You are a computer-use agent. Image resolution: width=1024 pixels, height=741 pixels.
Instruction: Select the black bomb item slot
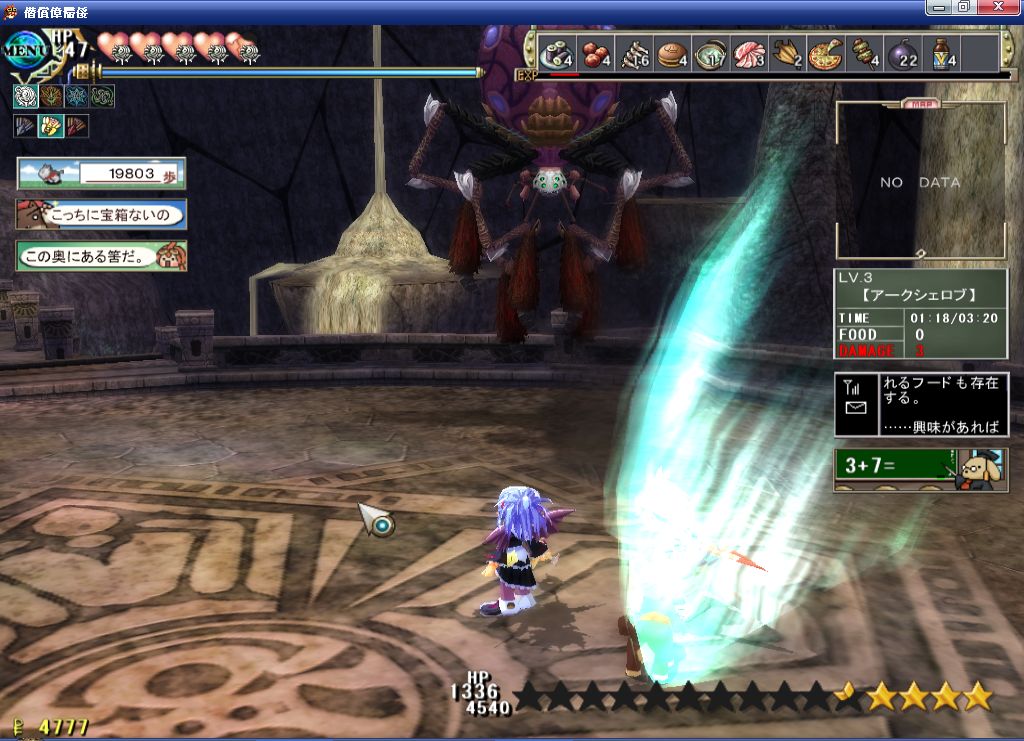pos(903,52)
